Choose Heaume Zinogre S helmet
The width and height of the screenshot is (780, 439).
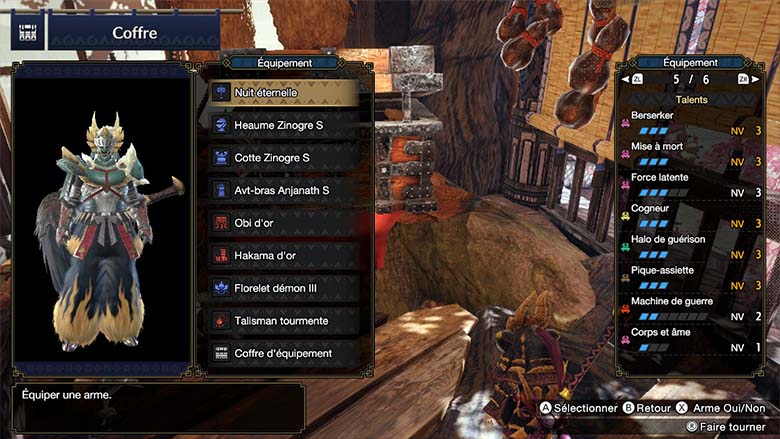[x=285, y=125]
